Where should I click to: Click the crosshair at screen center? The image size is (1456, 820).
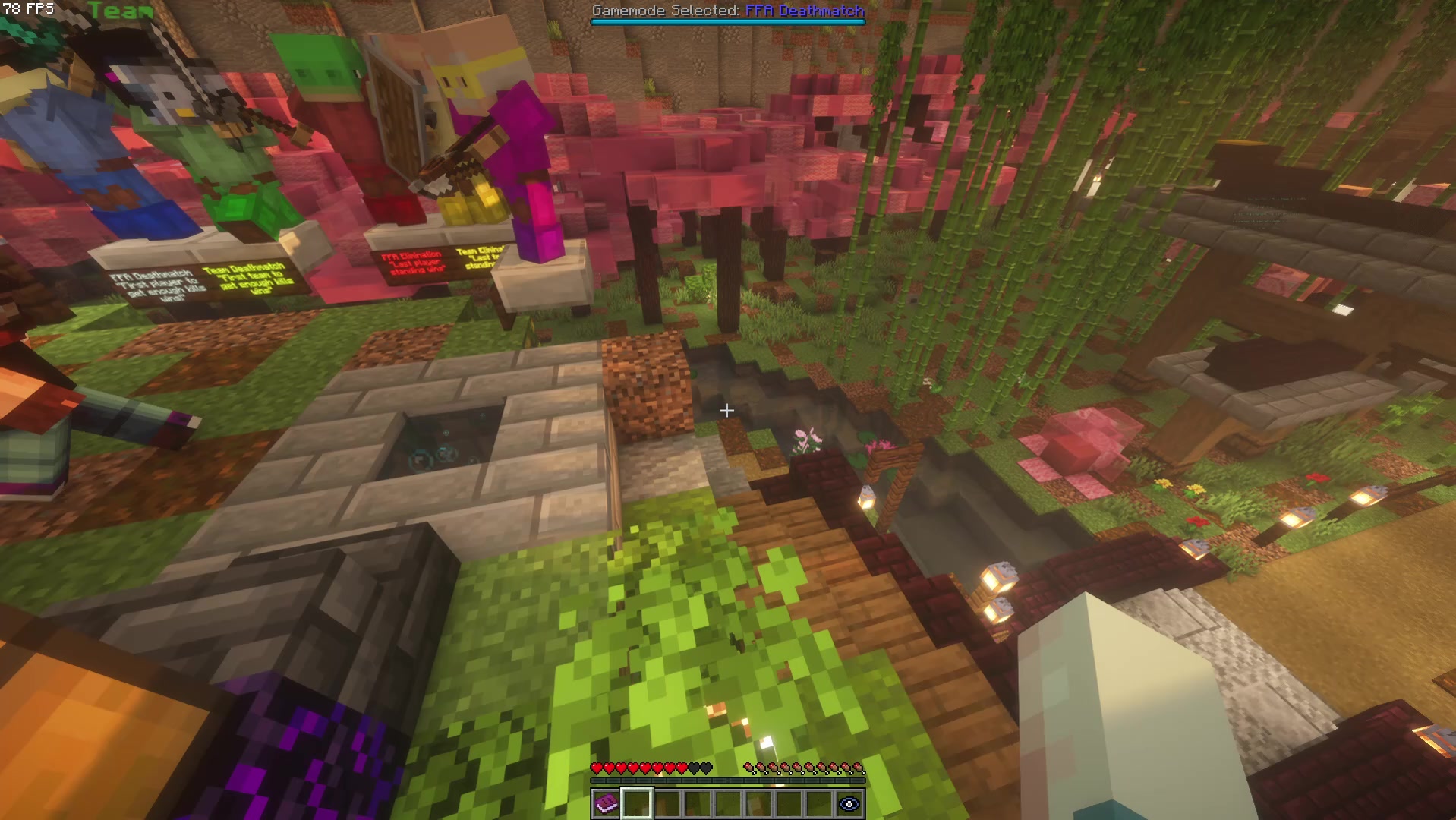(x=727, y=411)
